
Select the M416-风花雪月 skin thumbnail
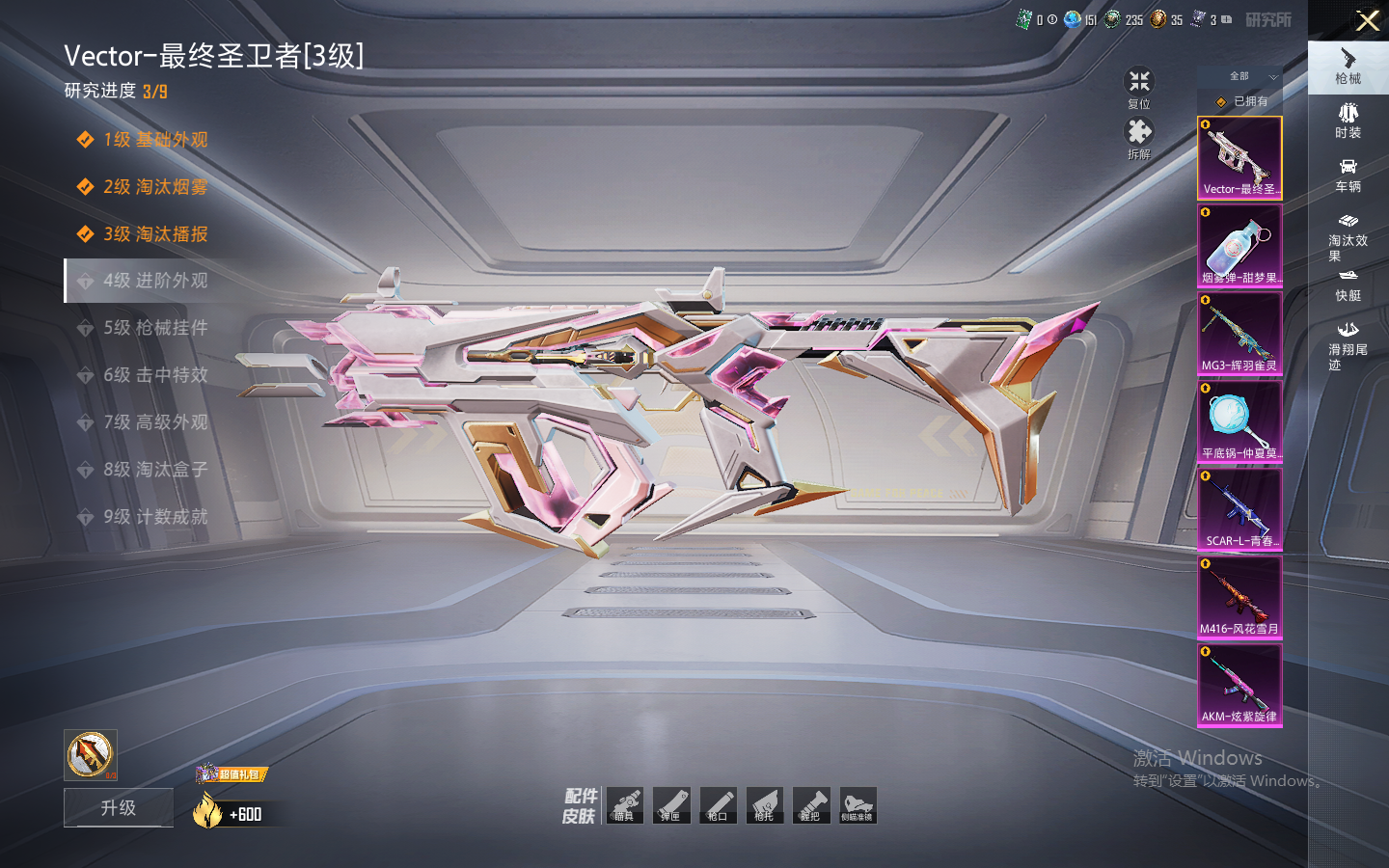point(1239,597)
